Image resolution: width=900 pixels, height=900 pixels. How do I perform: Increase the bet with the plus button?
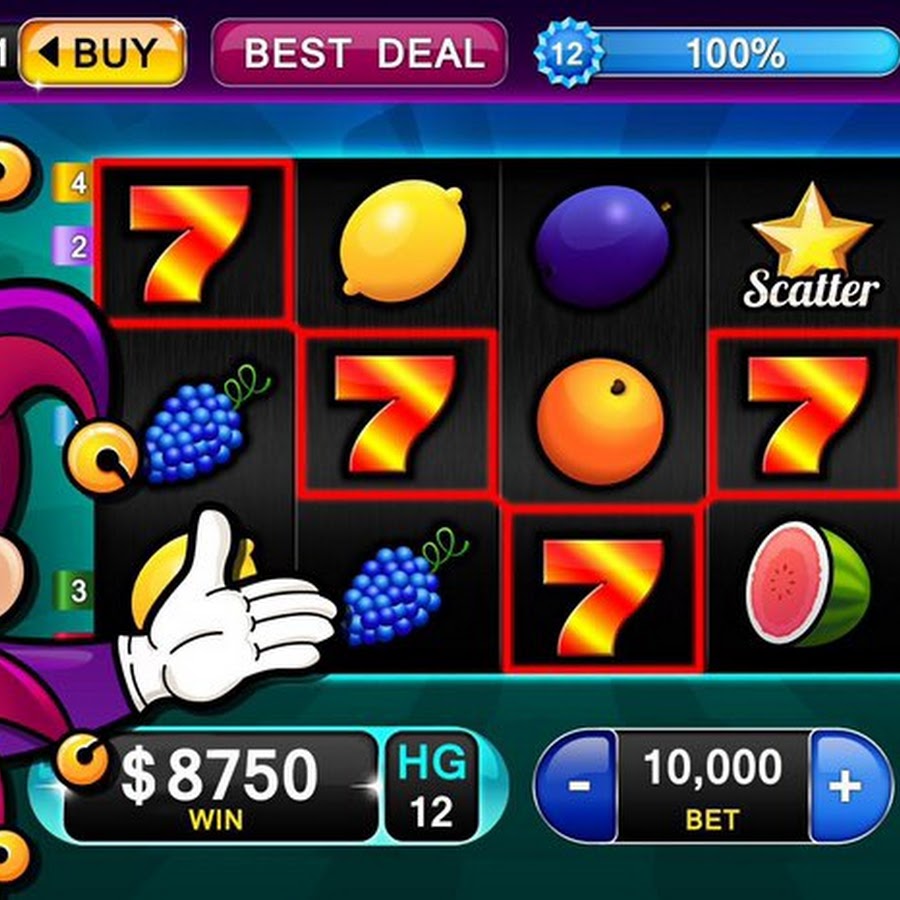847,786
